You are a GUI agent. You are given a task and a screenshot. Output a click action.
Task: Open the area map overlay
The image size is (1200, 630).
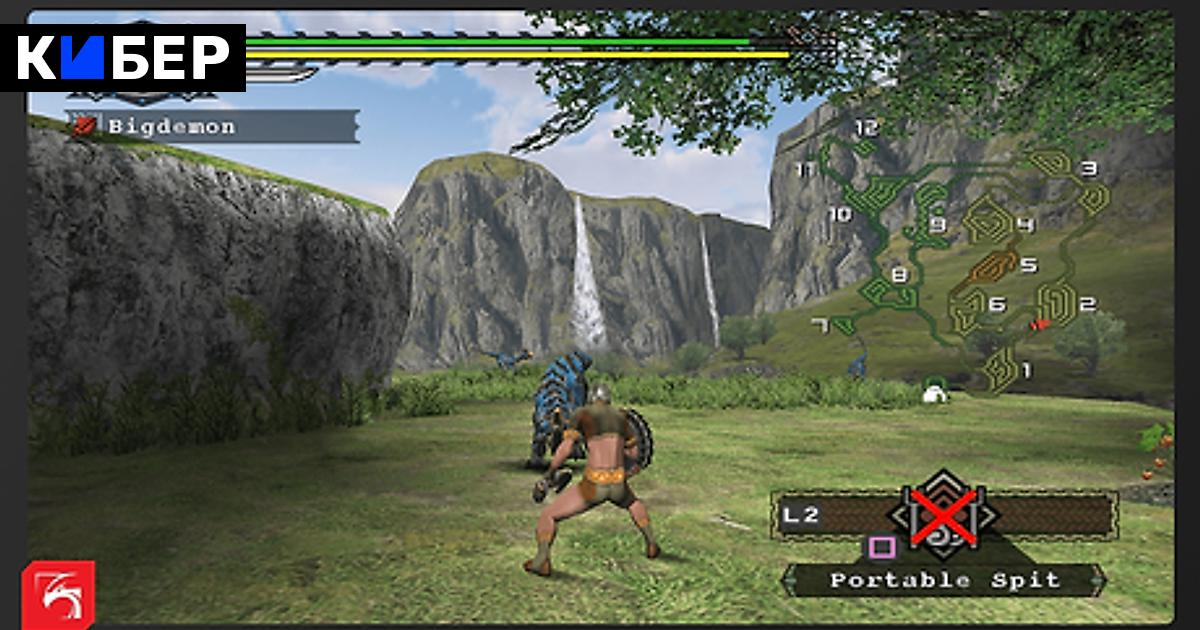point(960,262)
